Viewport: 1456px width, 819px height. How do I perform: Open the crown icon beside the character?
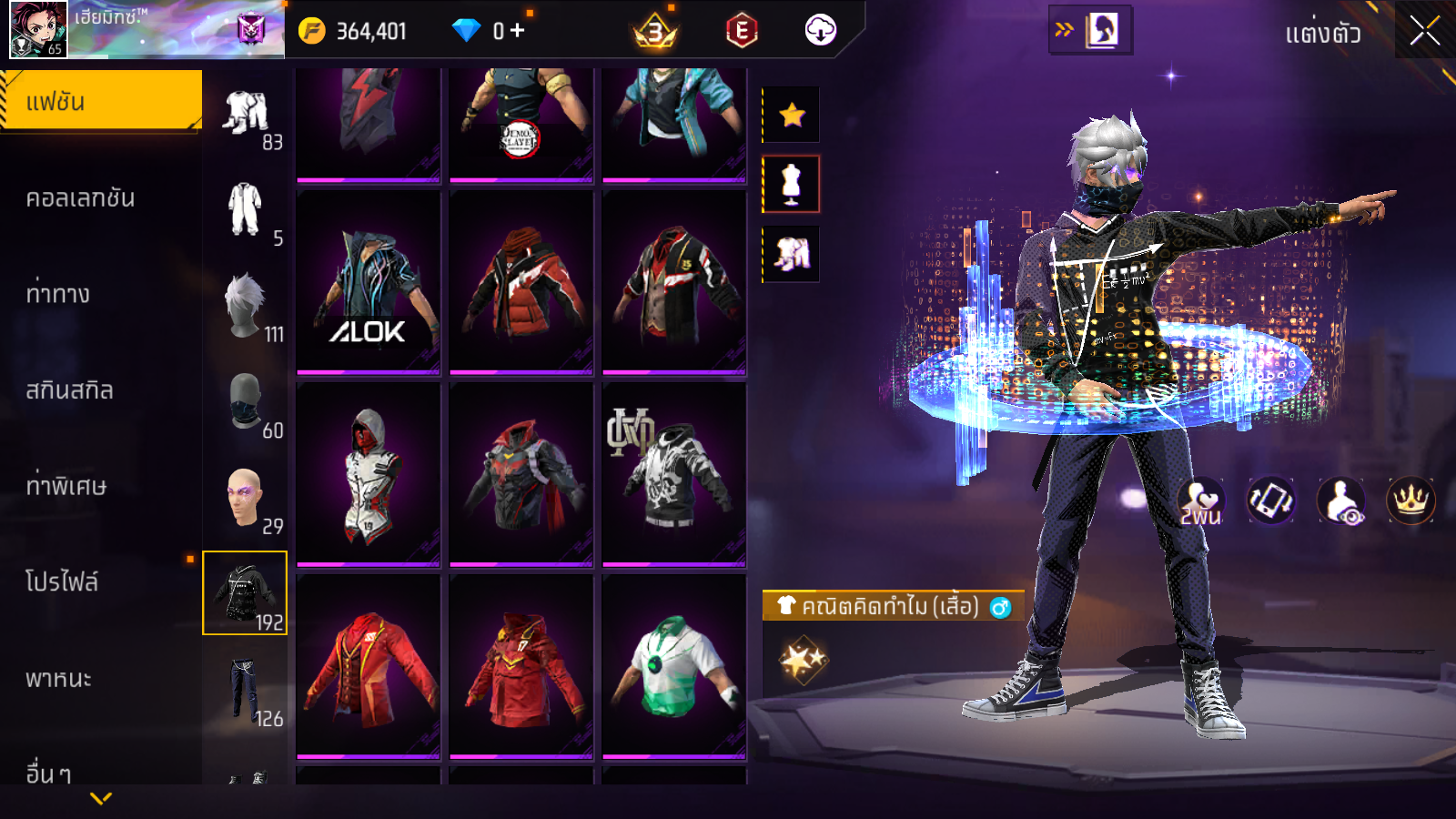[1410, 500]
